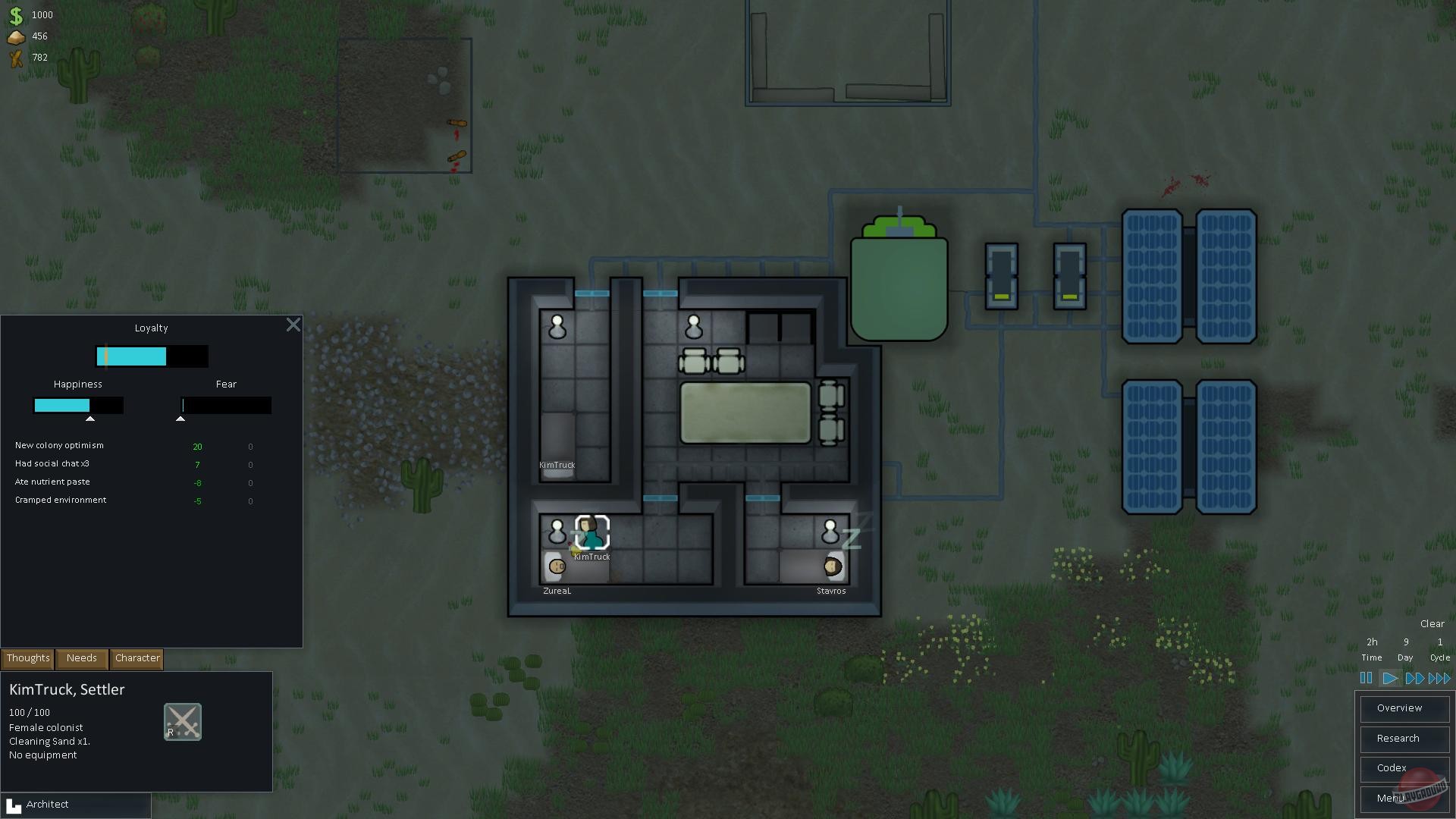This screenshot has height=819, width=1456.
Task: Open the Research window
Action: tap(1404, 738)
